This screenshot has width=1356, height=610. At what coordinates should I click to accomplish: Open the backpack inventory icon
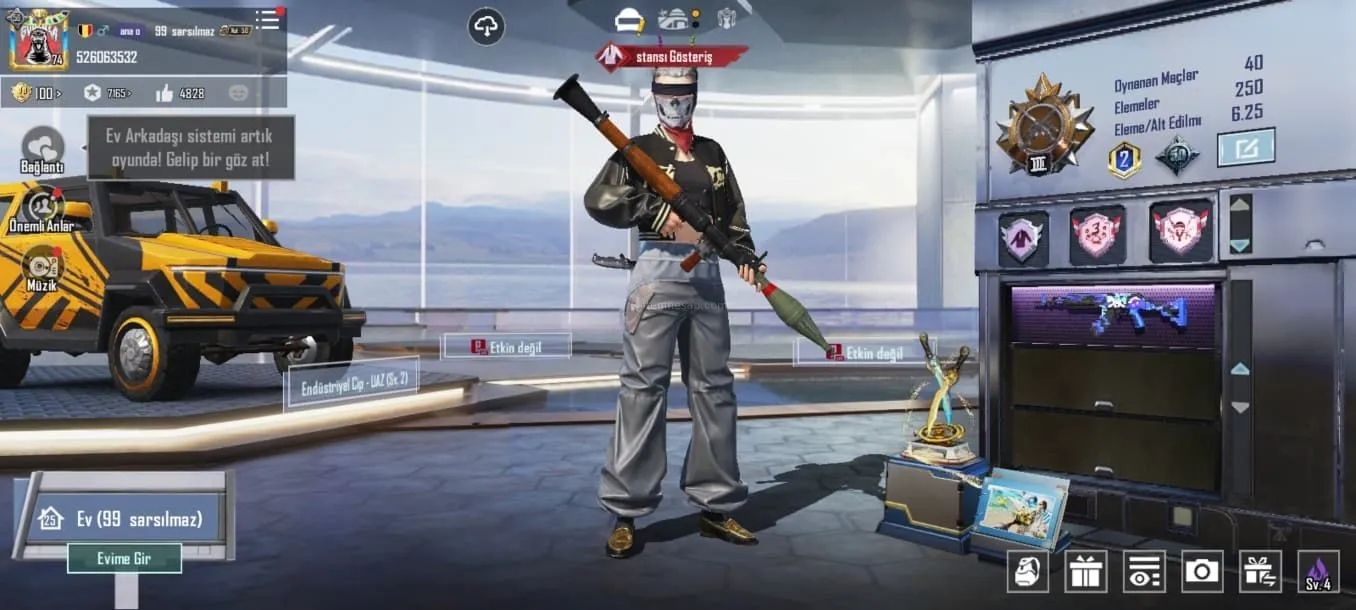click(1027, 571)
